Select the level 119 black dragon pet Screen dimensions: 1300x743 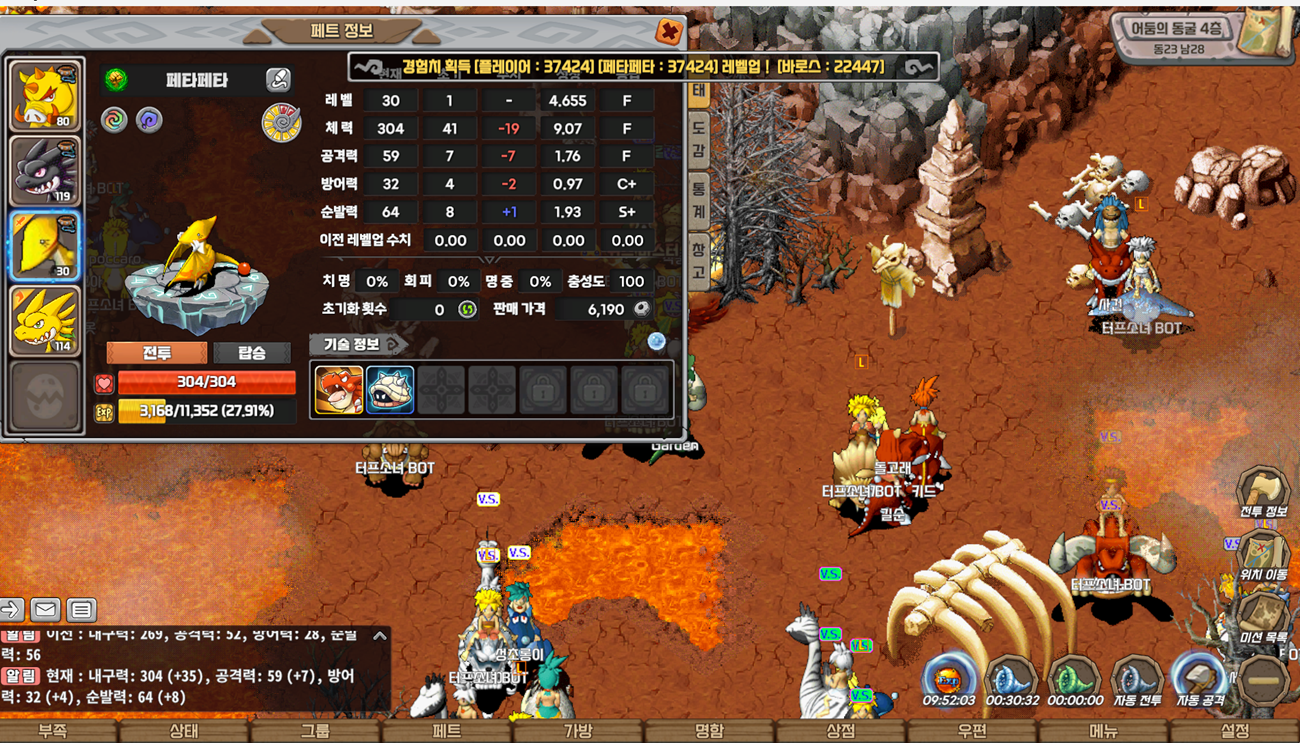click(x=45, y=170)
